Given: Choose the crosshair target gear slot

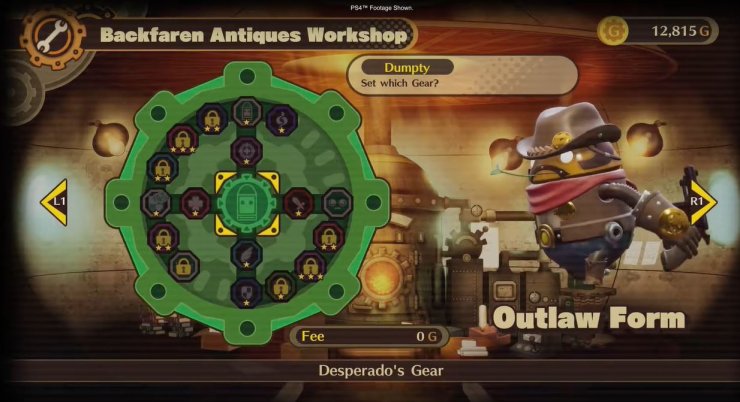Looking at the screenshot, I should pyautogui.click(x=247, y=150).
